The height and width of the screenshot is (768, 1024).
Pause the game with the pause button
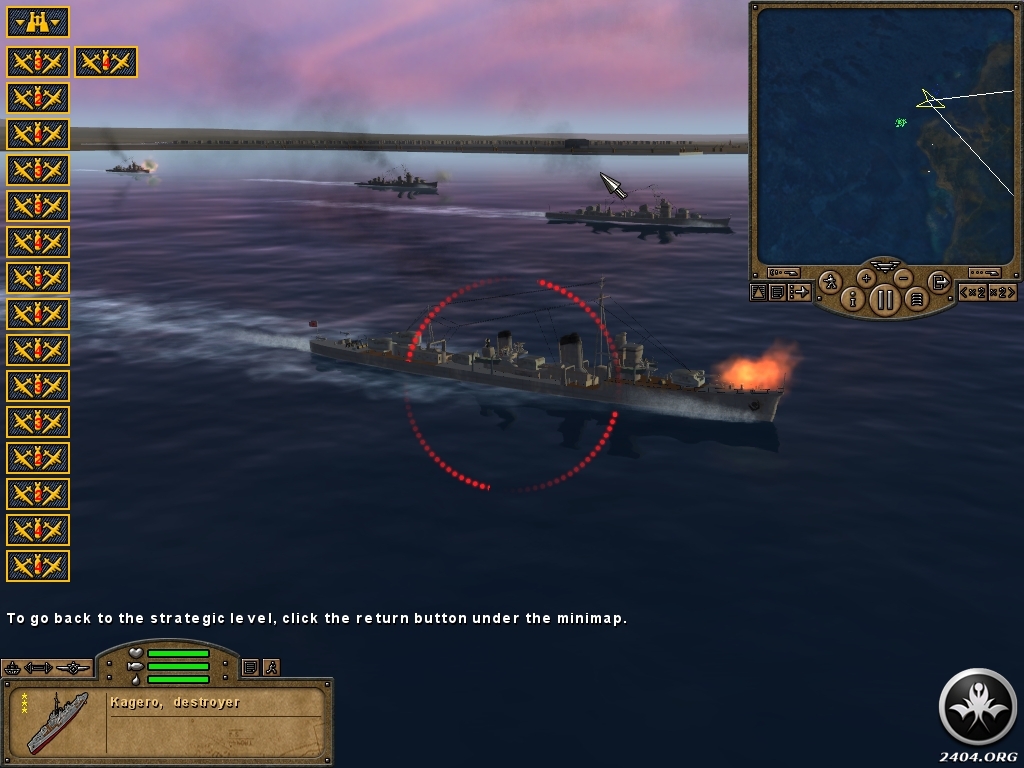pyautogui.click(x=885, y=298)
